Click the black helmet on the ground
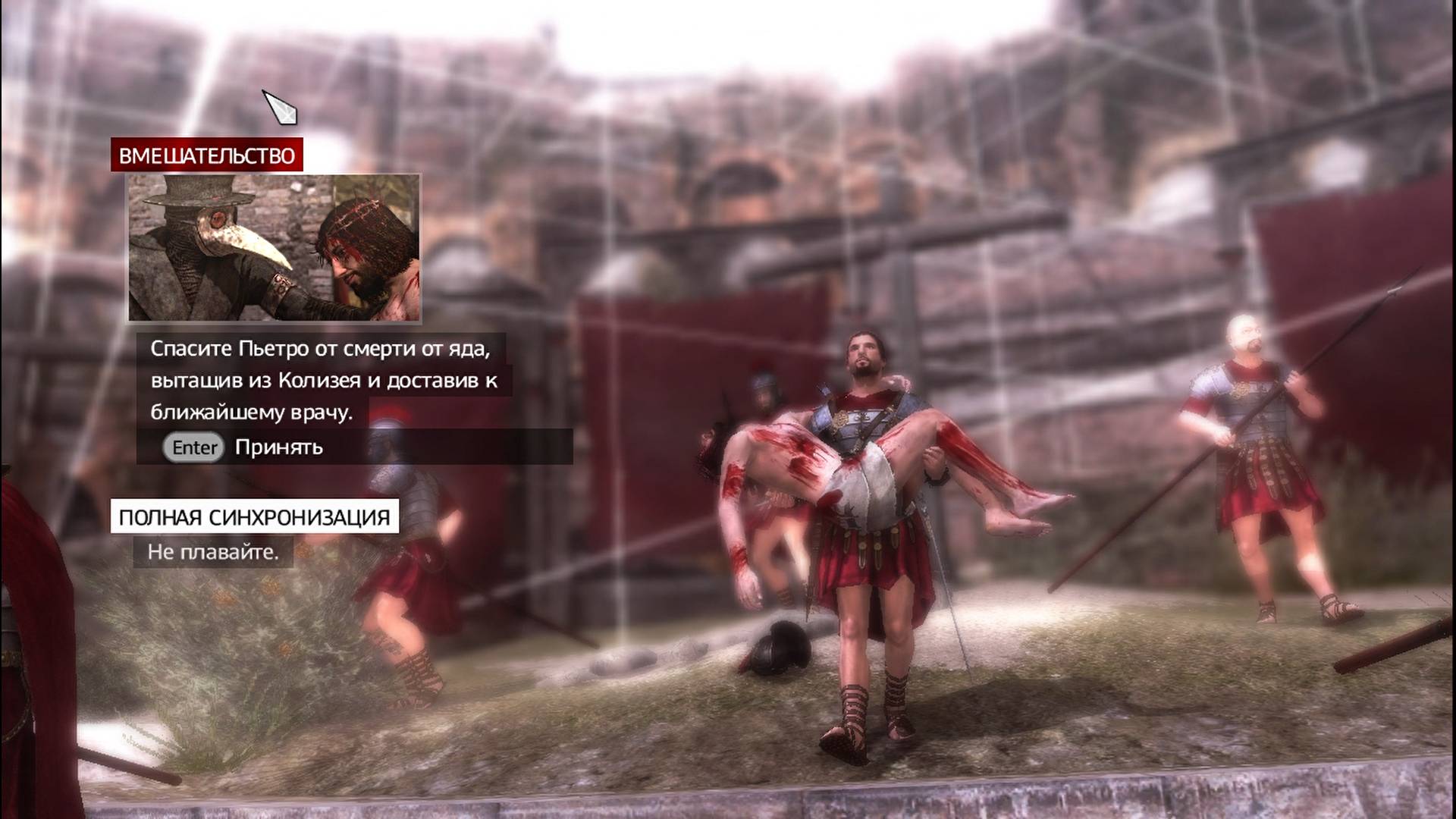Image resolution: width=1456 pixels, height=819 pixels. (781, 648)
